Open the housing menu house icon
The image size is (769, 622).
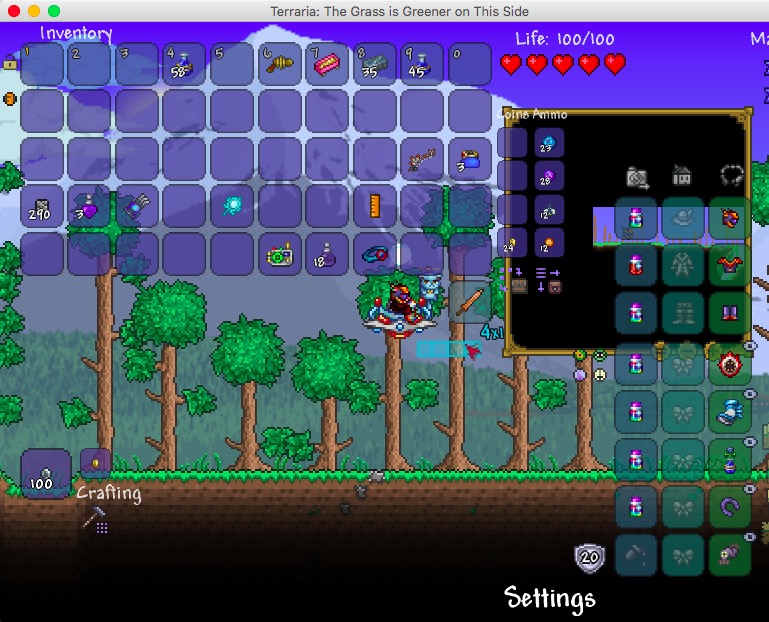[682, 177]
